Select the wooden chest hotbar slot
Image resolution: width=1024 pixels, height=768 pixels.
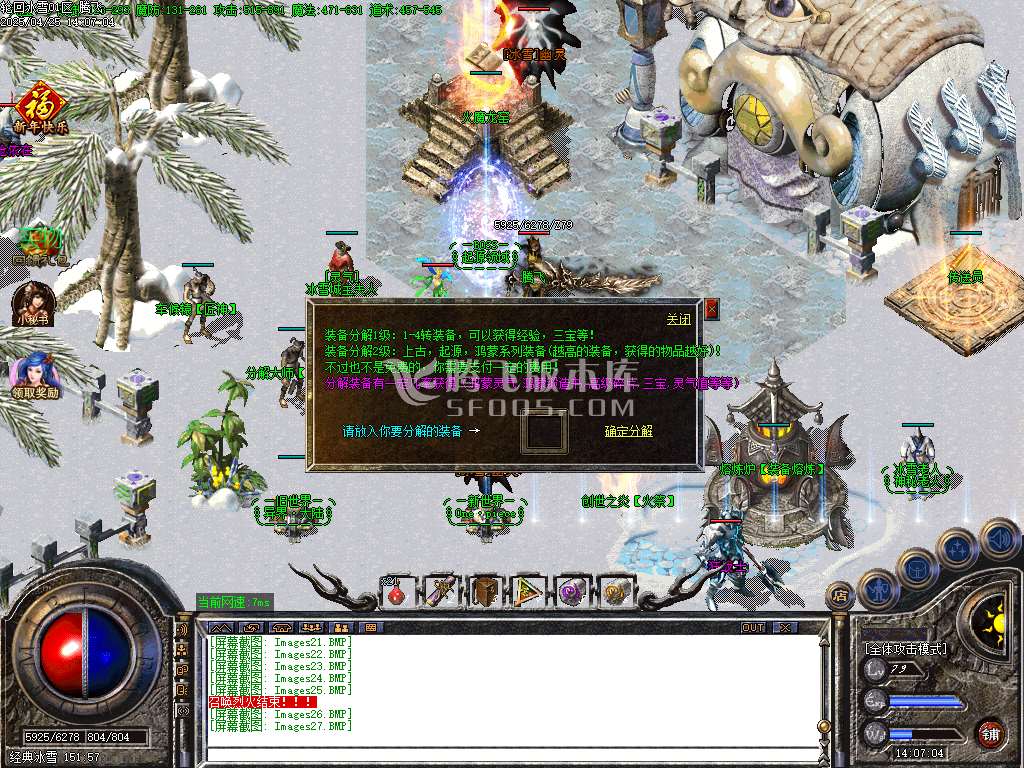click(485, 592)
